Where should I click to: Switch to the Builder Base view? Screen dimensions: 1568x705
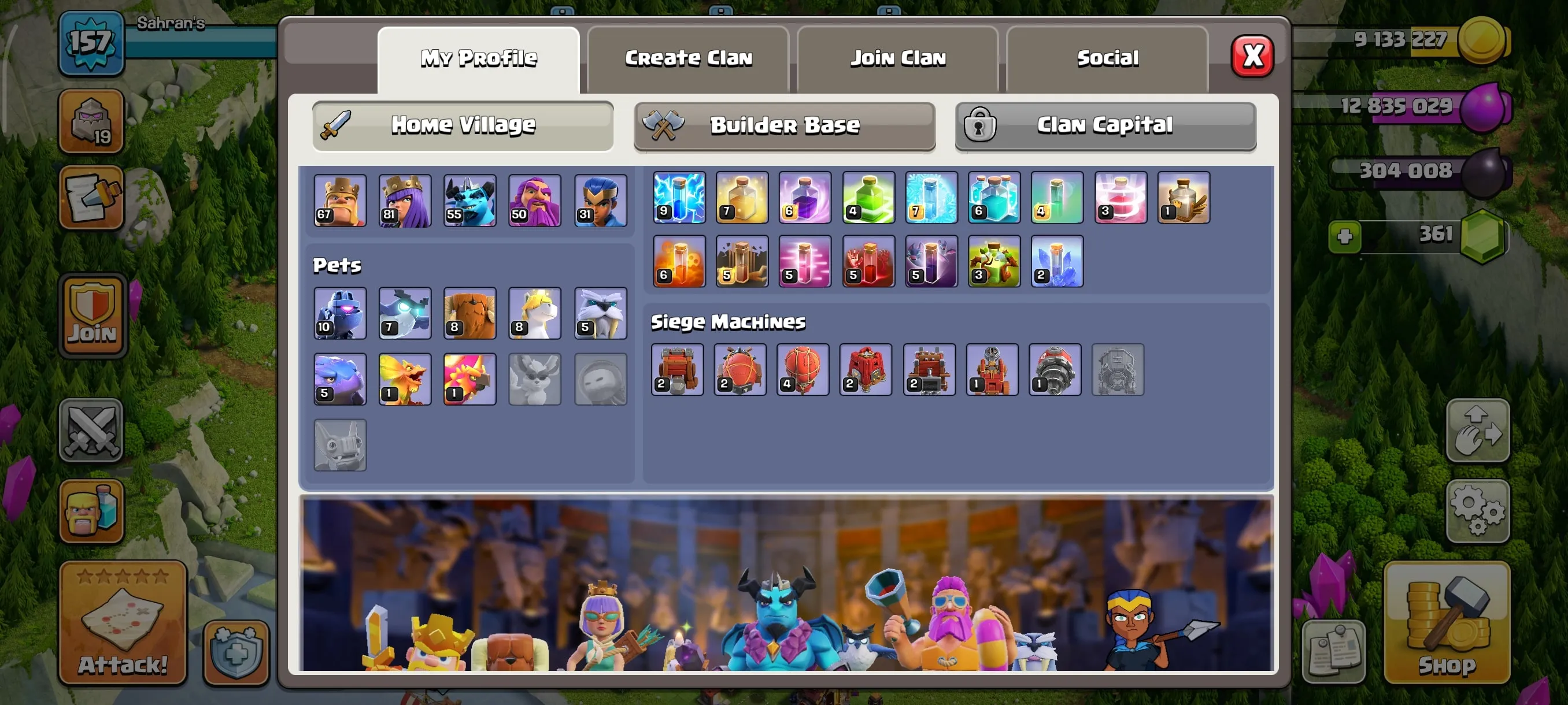point(784,126)
